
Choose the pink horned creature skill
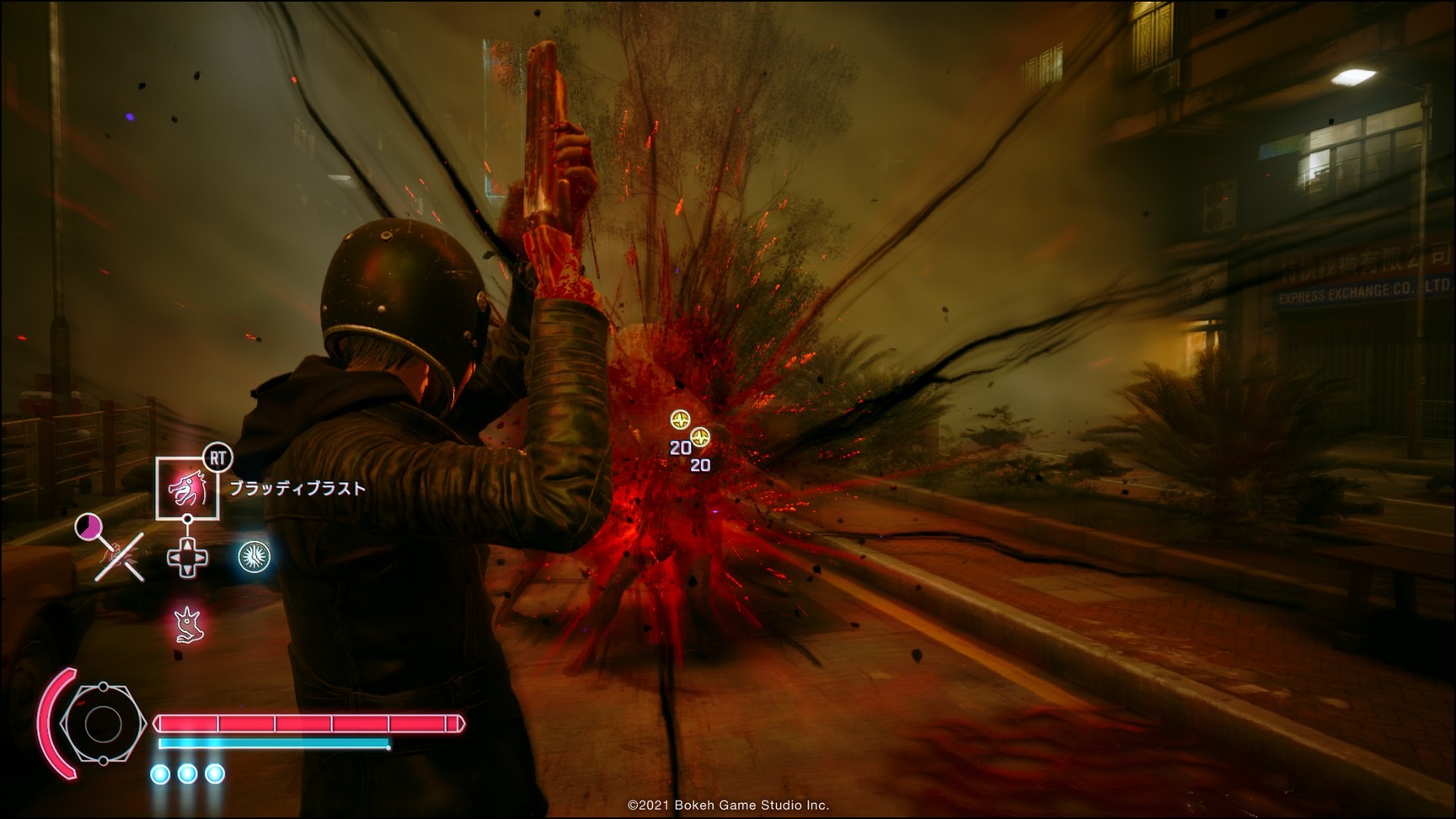point(189,624)
